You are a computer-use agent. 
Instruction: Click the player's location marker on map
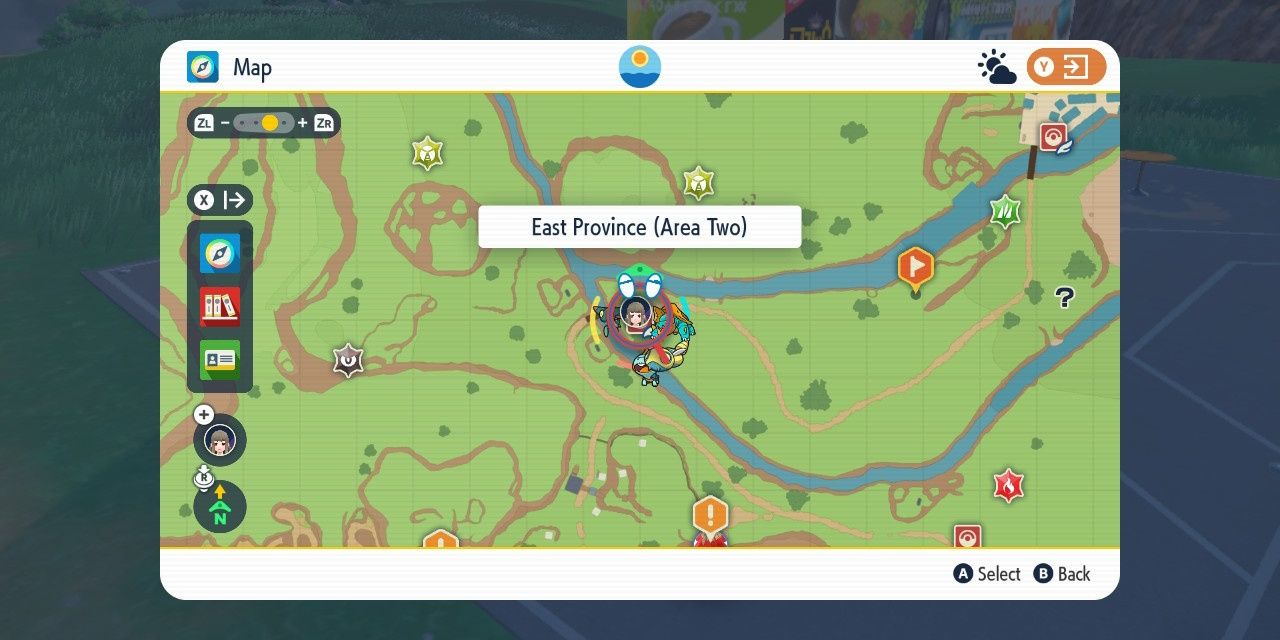point(636,312)
